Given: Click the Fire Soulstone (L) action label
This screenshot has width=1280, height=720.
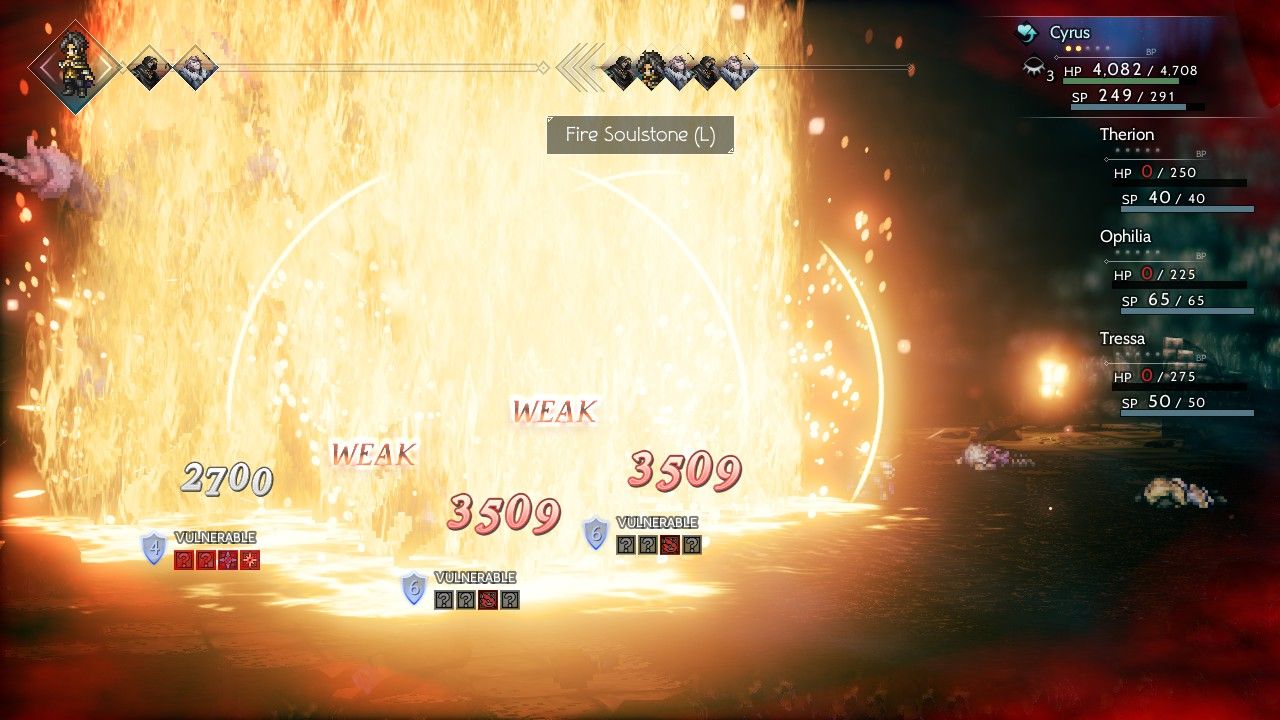Looking at the screenshot, I should pos(640,135).
